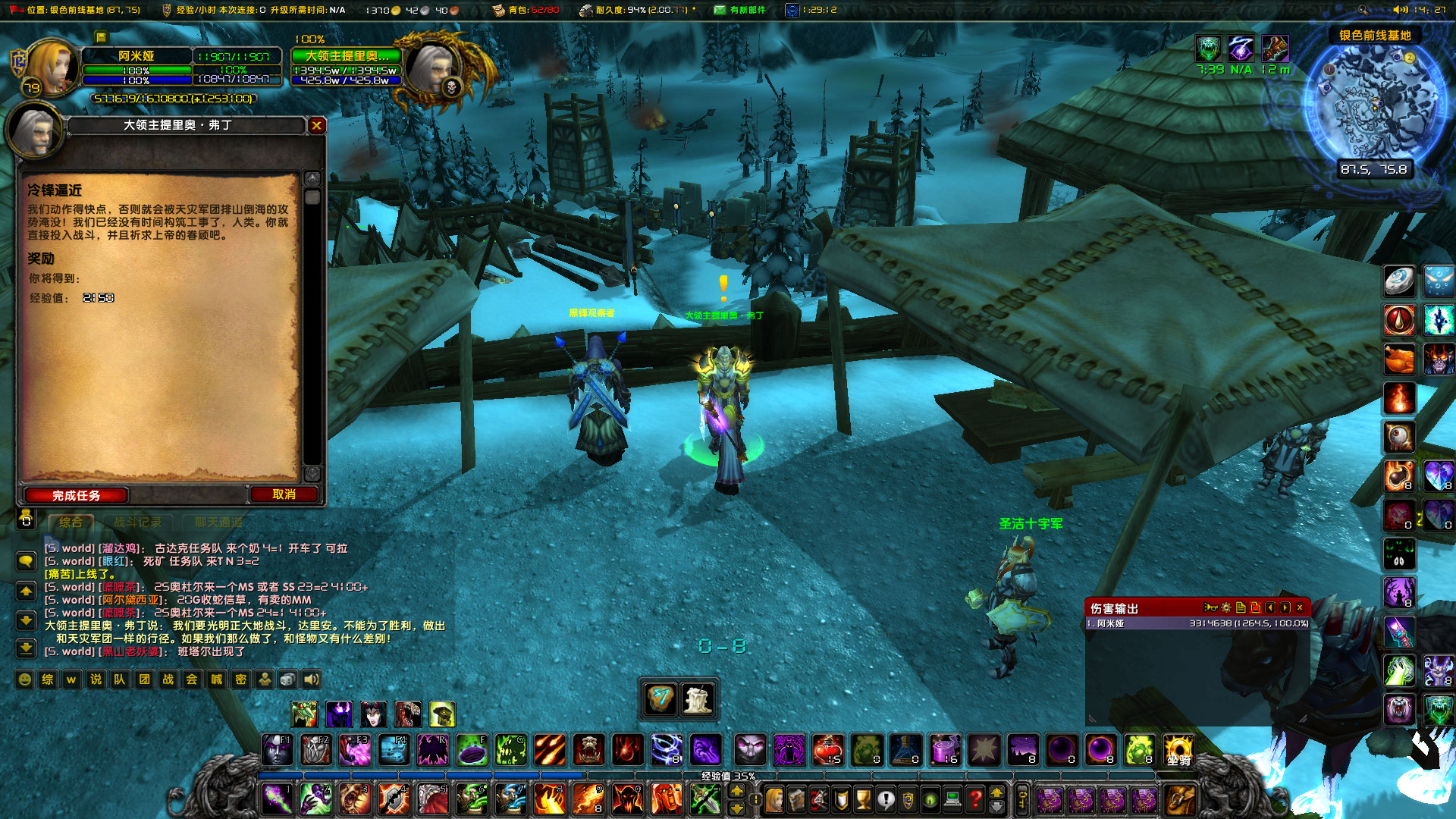This screenshot has width=1456, height=819.
Task: Open the dungeon finder green eye icon
Action: click(x=930, y=800)
